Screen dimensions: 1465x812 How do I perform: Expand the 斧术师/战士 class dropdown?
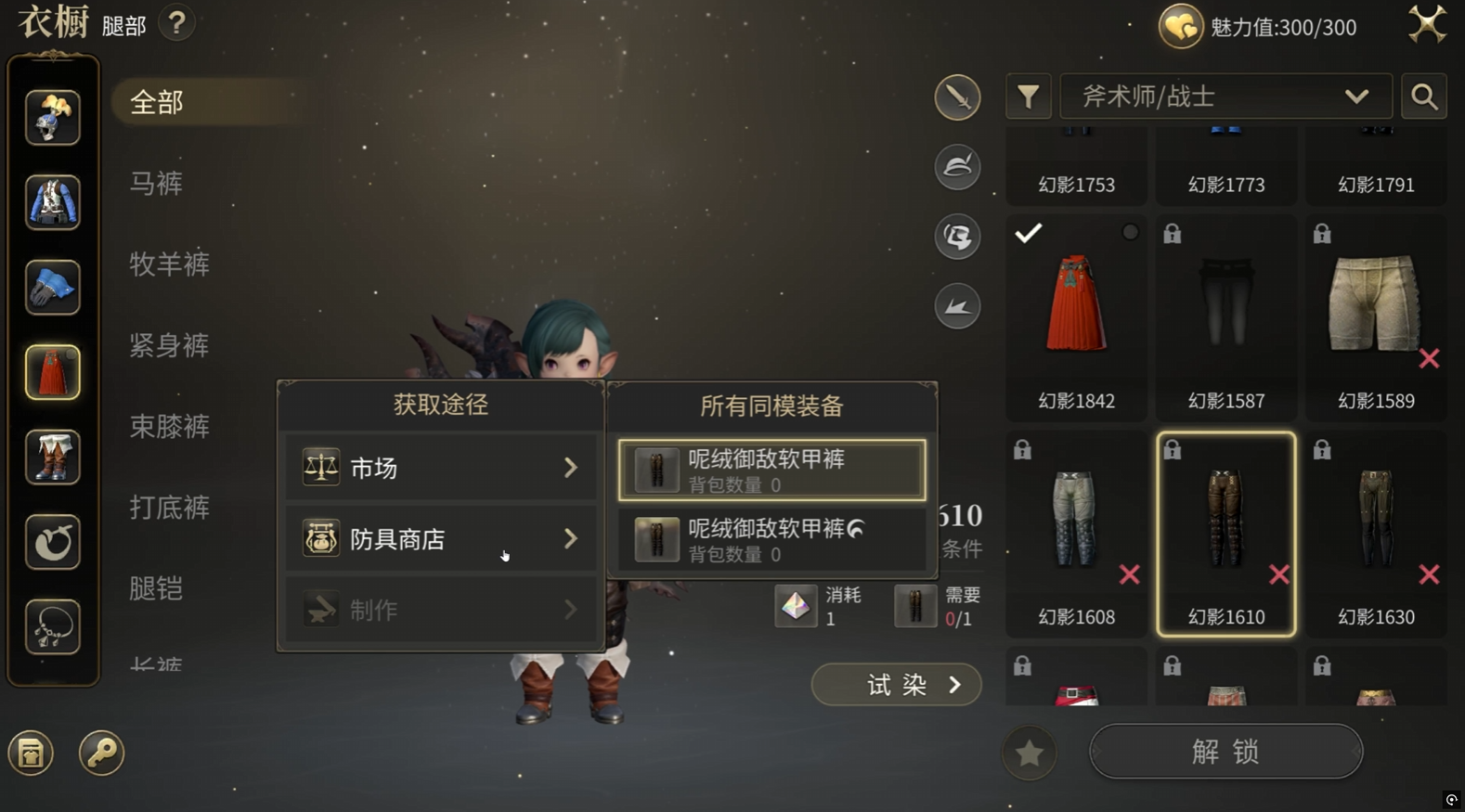click(x=1225, y=96)
